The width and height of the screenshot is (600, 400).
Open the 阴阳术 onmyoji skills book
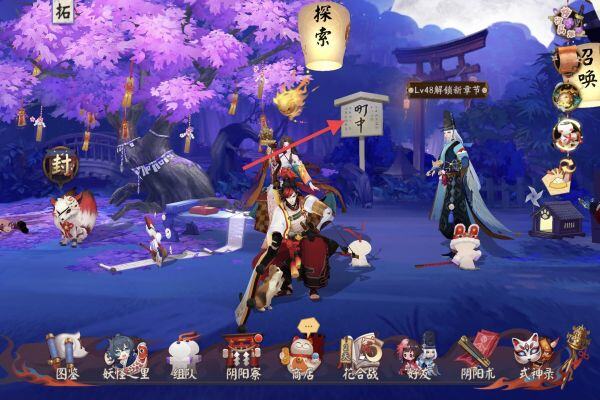478,356
